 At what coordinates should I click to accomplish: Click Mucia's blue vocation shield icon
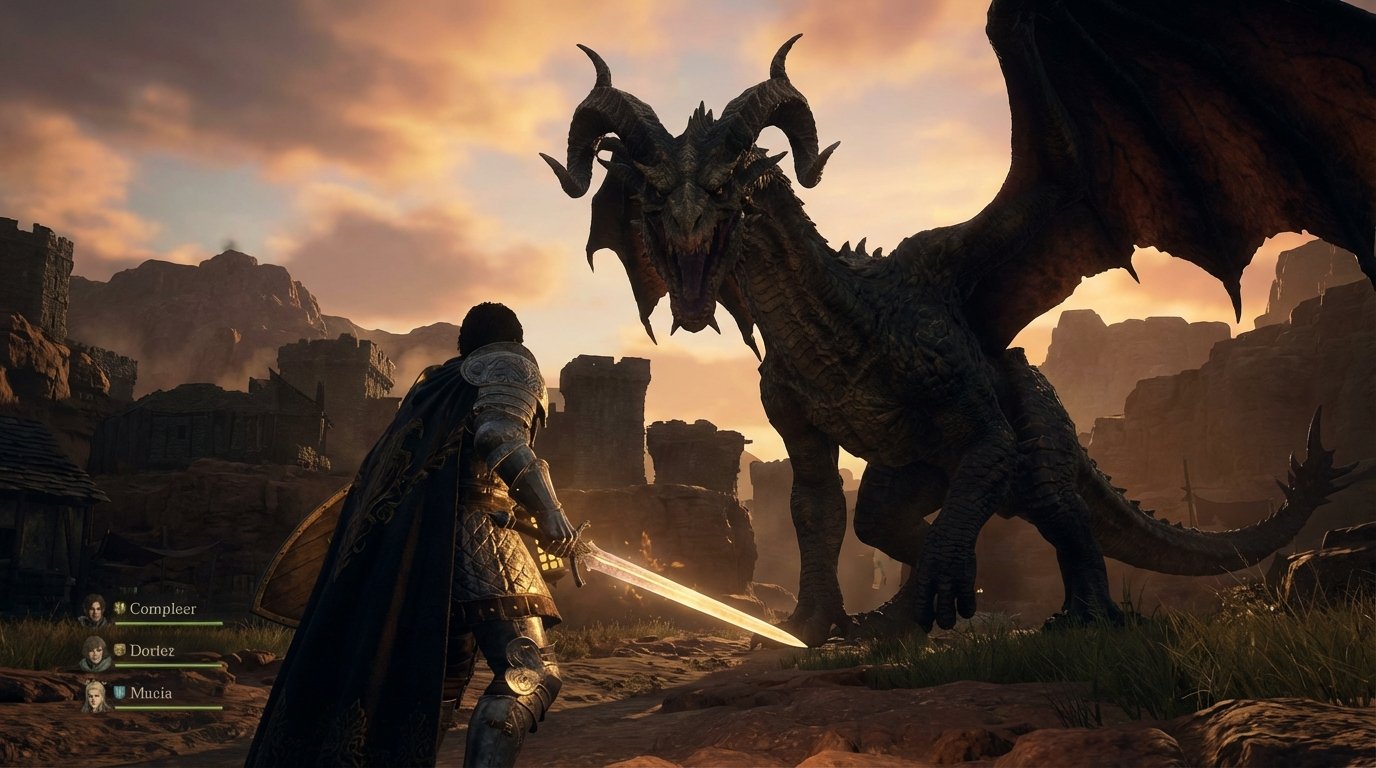(118, 691)
